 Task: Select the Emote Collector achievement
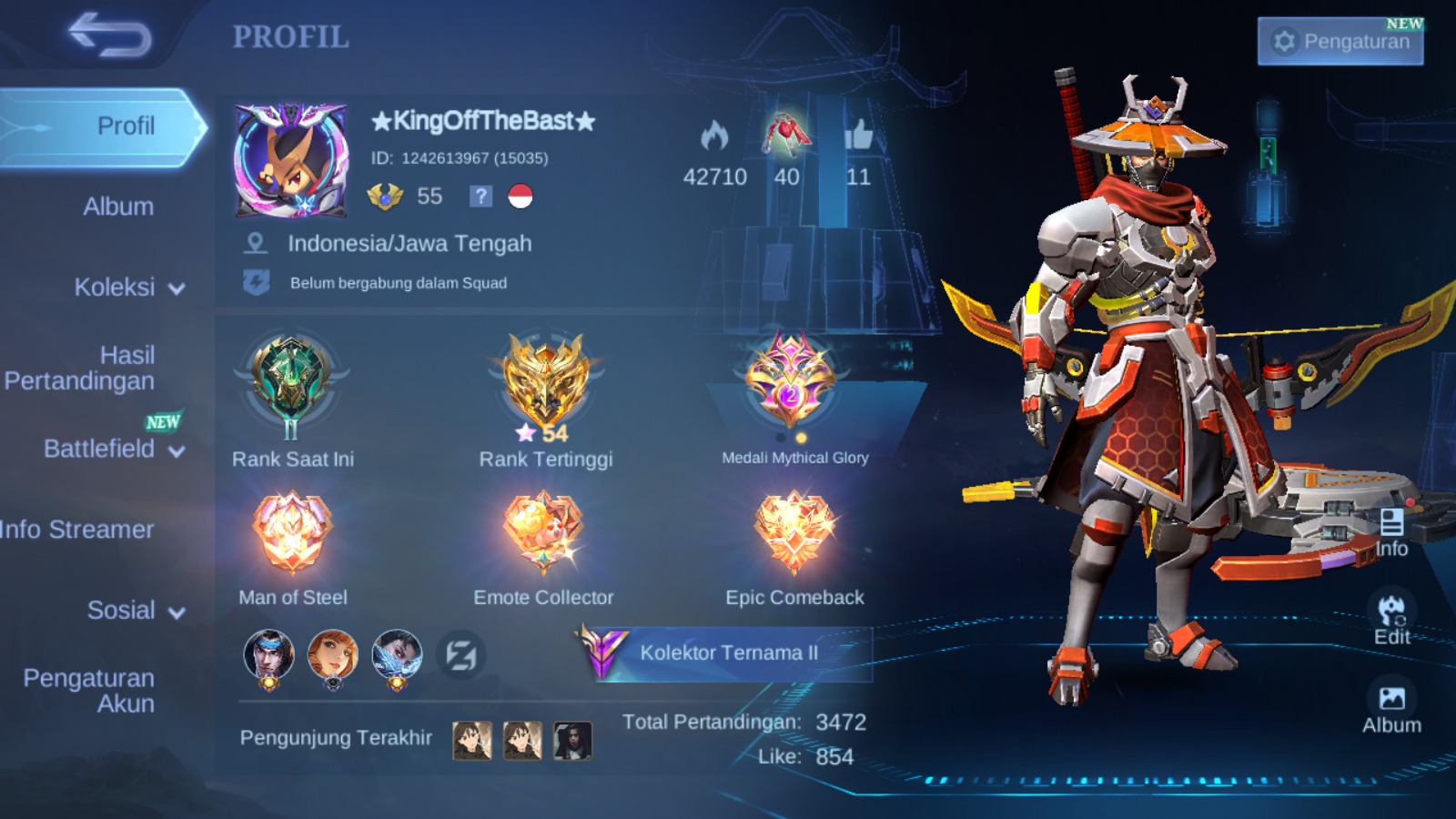click(x=543, y=533)
